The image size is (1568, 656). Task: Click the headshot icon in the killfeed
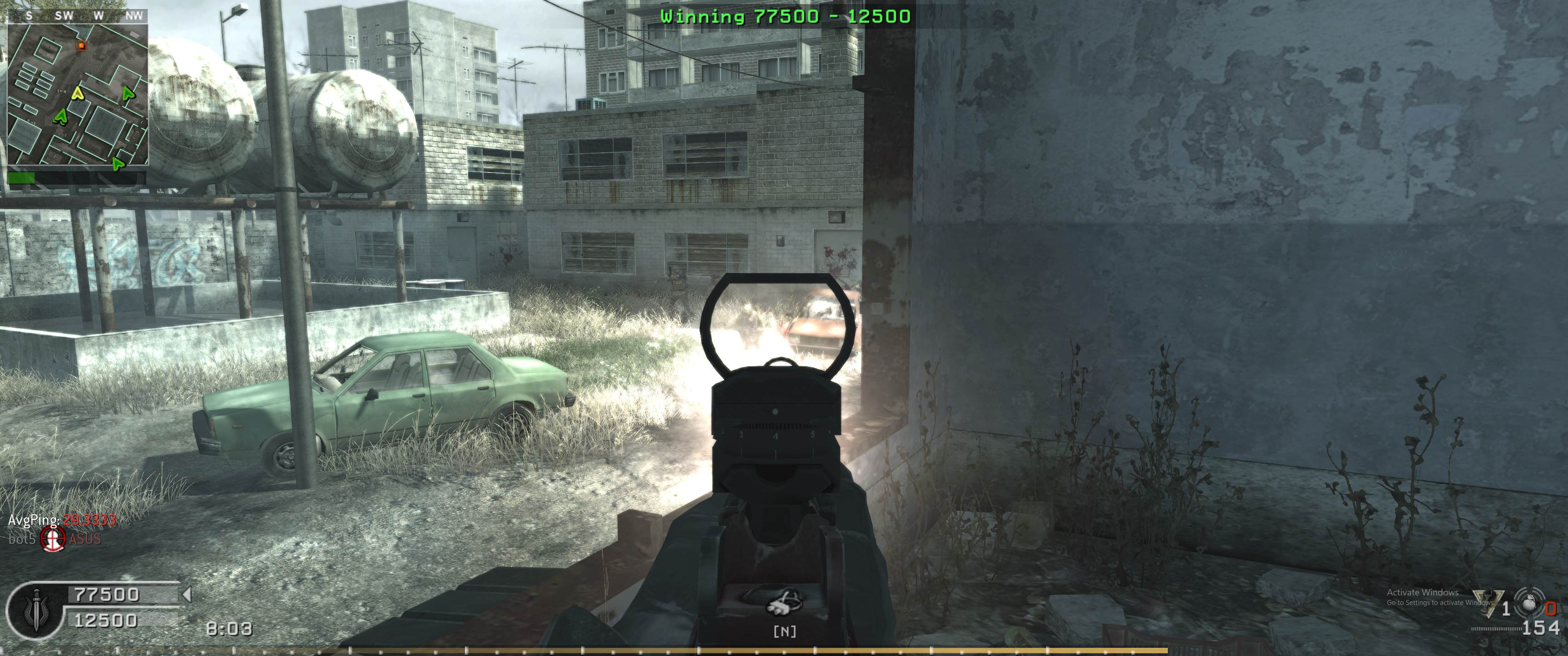[53, 538]
